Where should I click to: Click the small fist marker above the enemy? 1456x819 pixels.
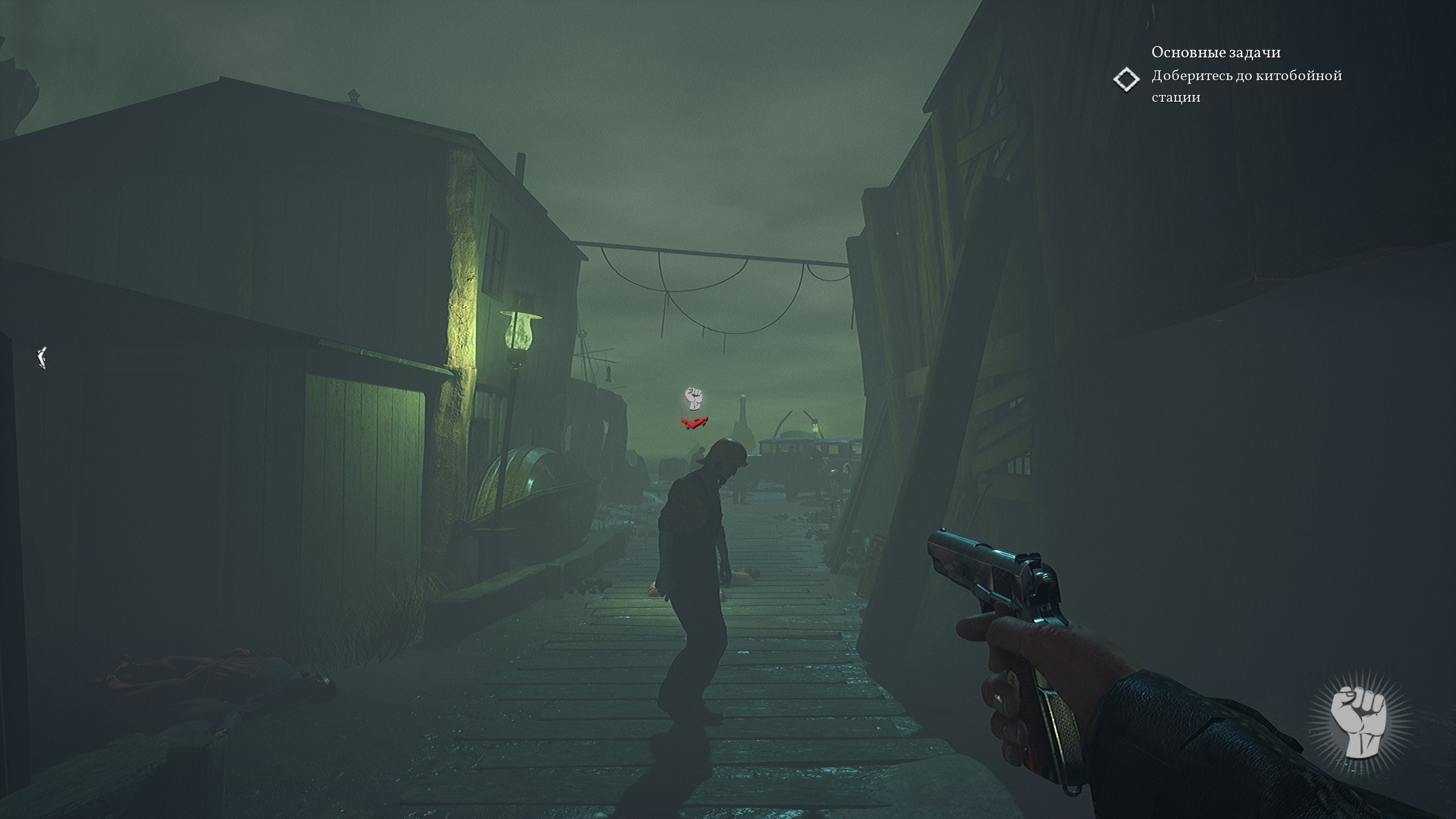point(693,399)
